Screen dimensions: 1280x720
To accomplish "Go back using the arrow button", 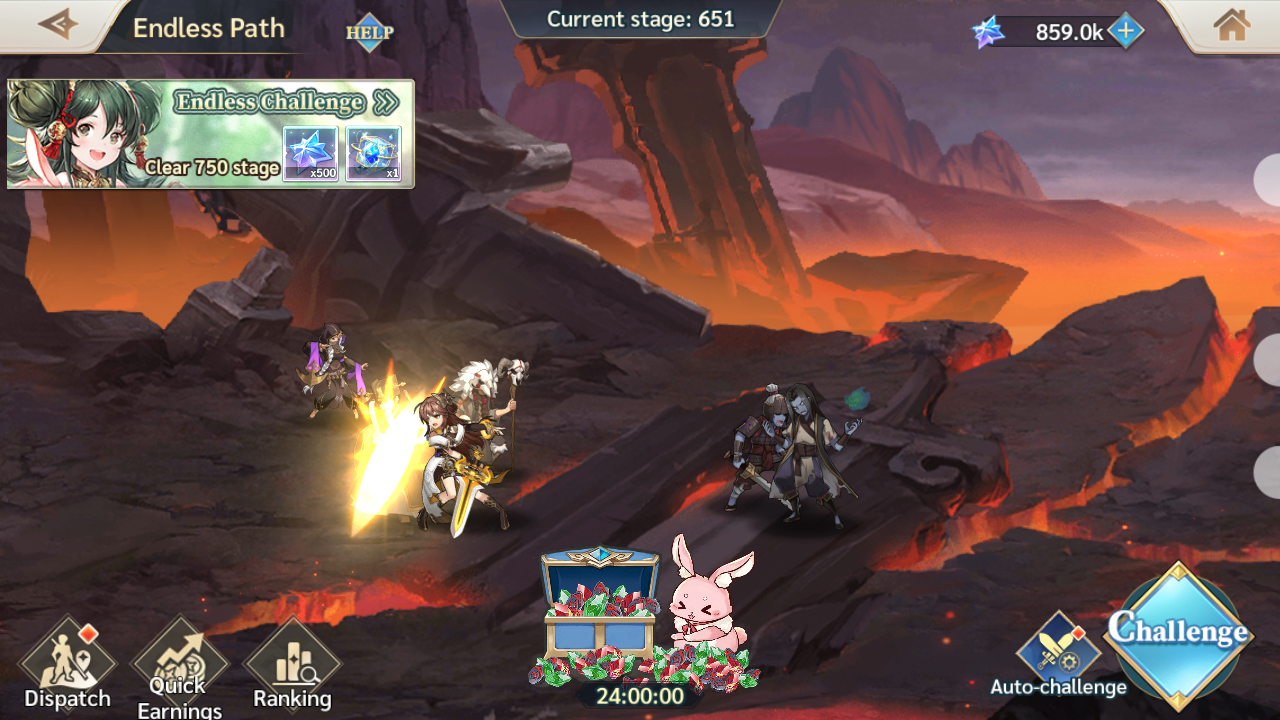I will point(57,24).
